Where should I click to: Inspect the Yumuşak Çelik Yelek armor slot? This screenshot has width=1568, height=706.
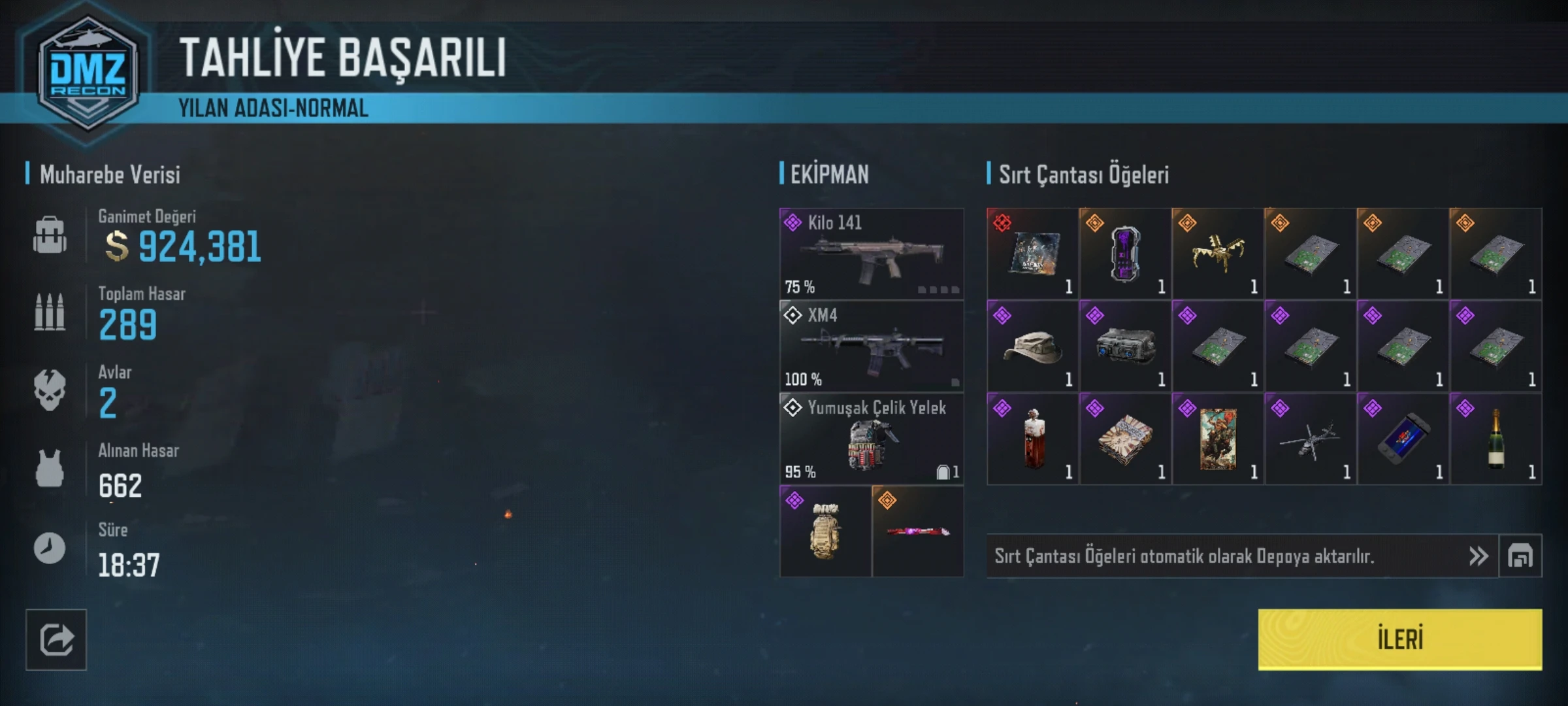(871, 439)
